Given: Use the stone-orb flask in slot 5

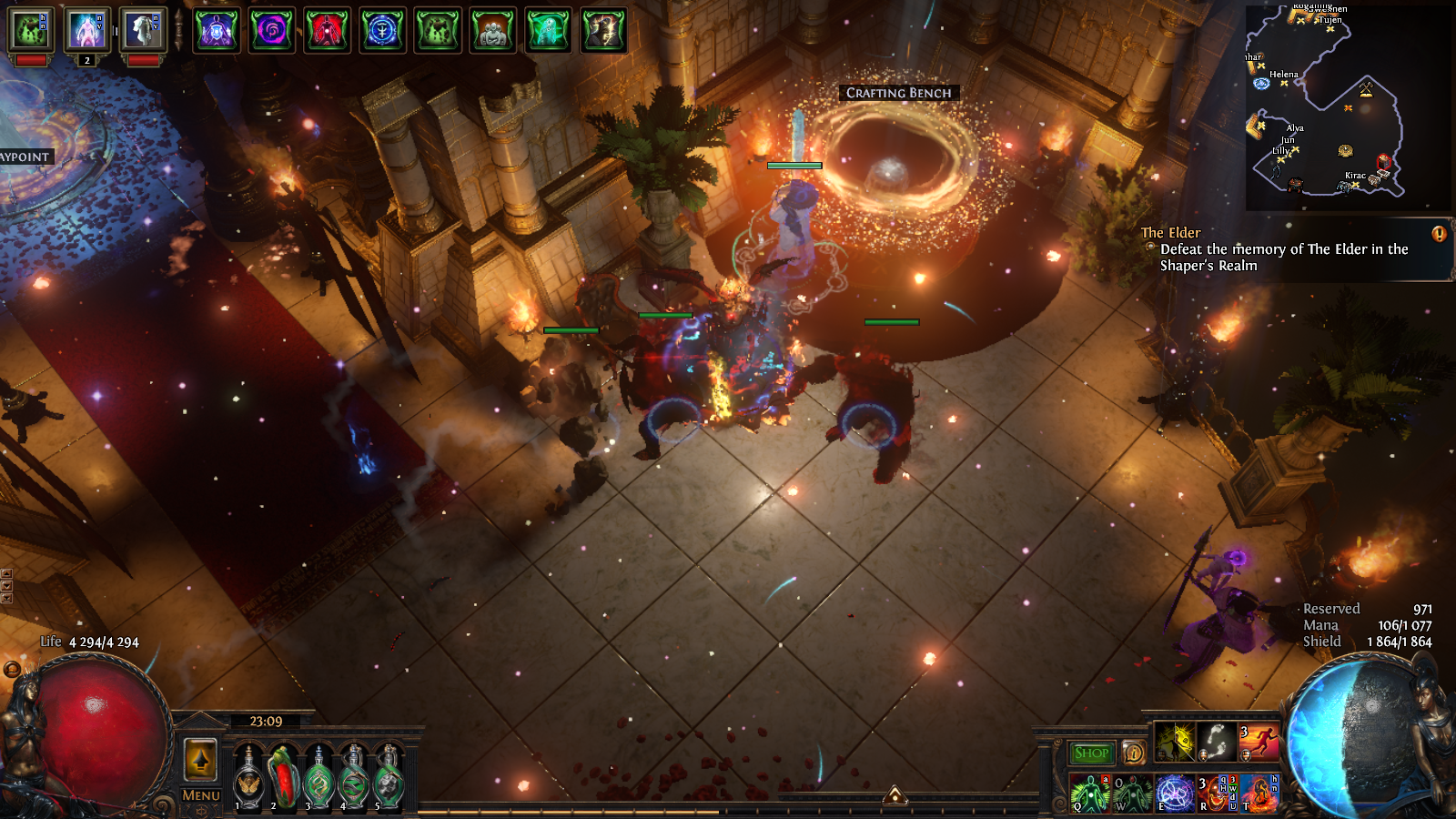Looking at the screenshot, I should pyautogui.click(x=389, y=778).
